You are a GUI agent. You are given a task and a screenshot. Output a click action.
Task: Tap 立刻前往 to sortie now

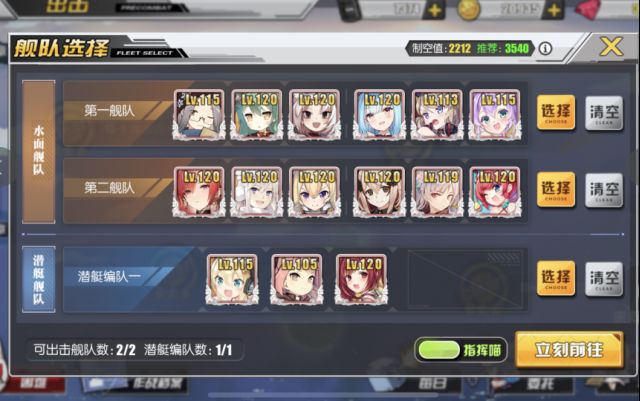569,350
